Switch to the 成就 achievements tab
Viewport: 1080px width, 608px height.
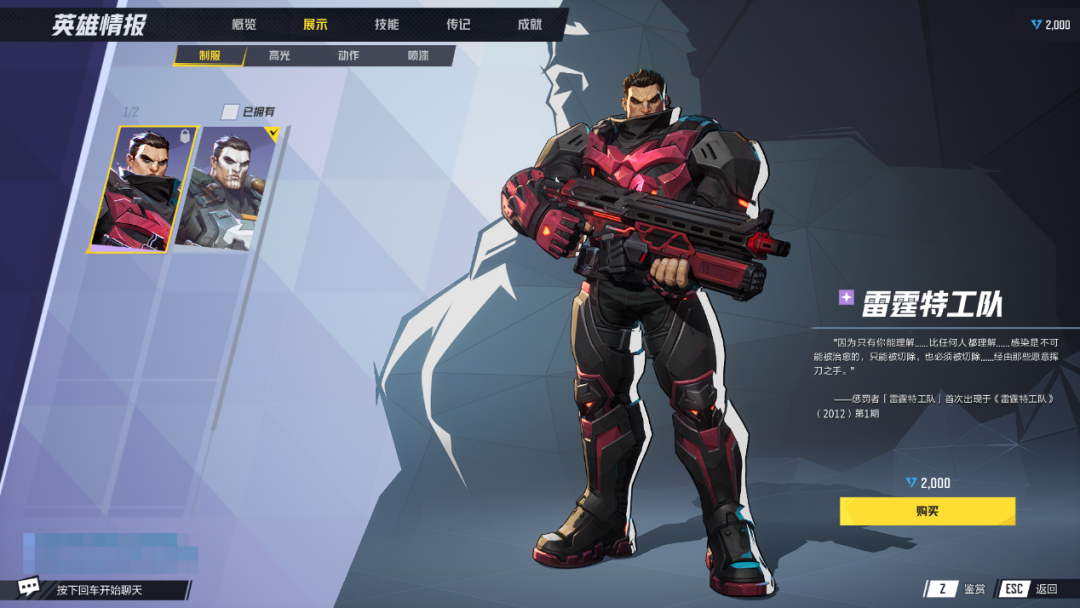click(529, 25)
